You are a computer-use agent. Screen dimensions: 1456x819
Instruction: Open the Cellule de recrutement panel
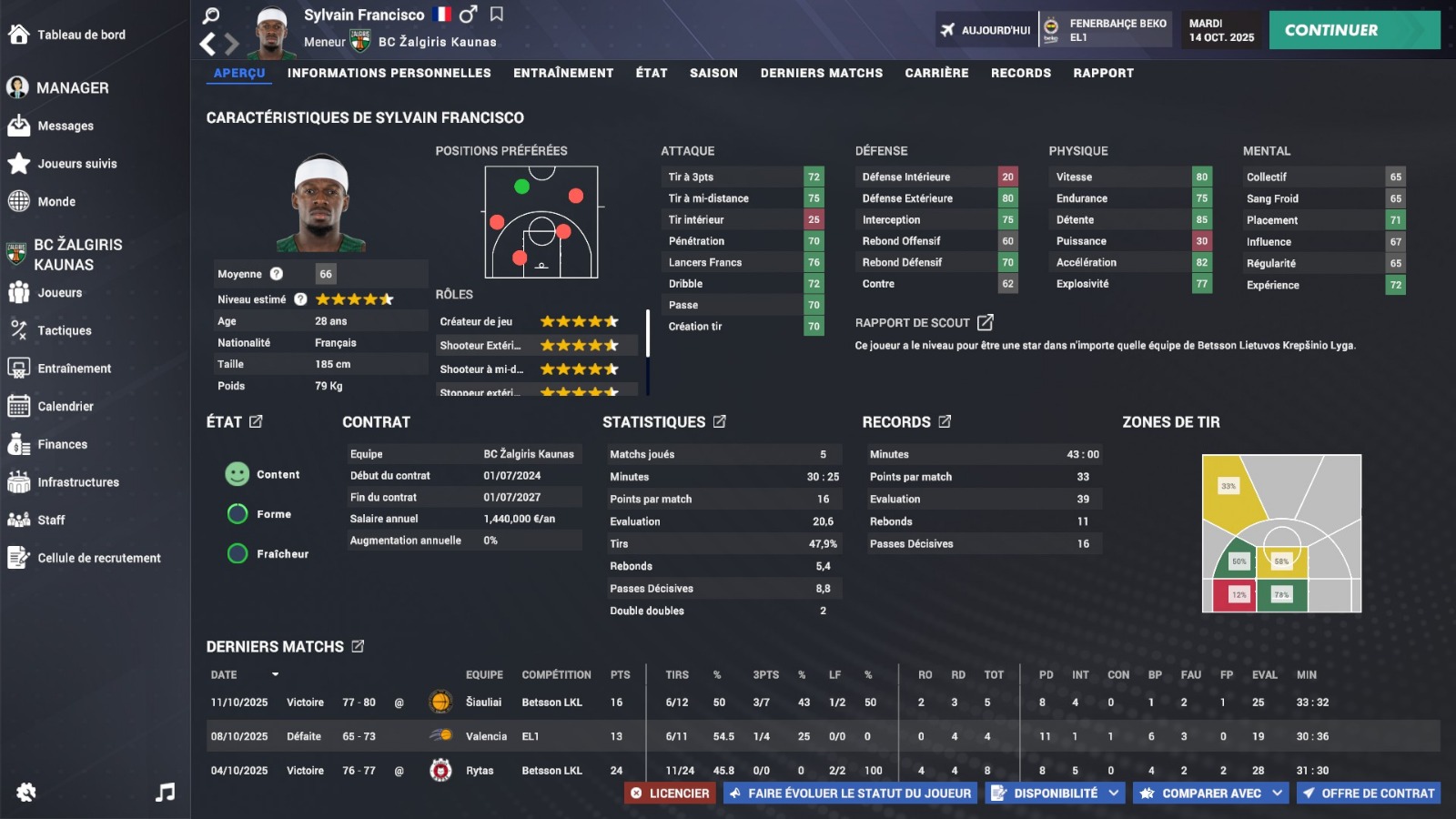(85, 558)
